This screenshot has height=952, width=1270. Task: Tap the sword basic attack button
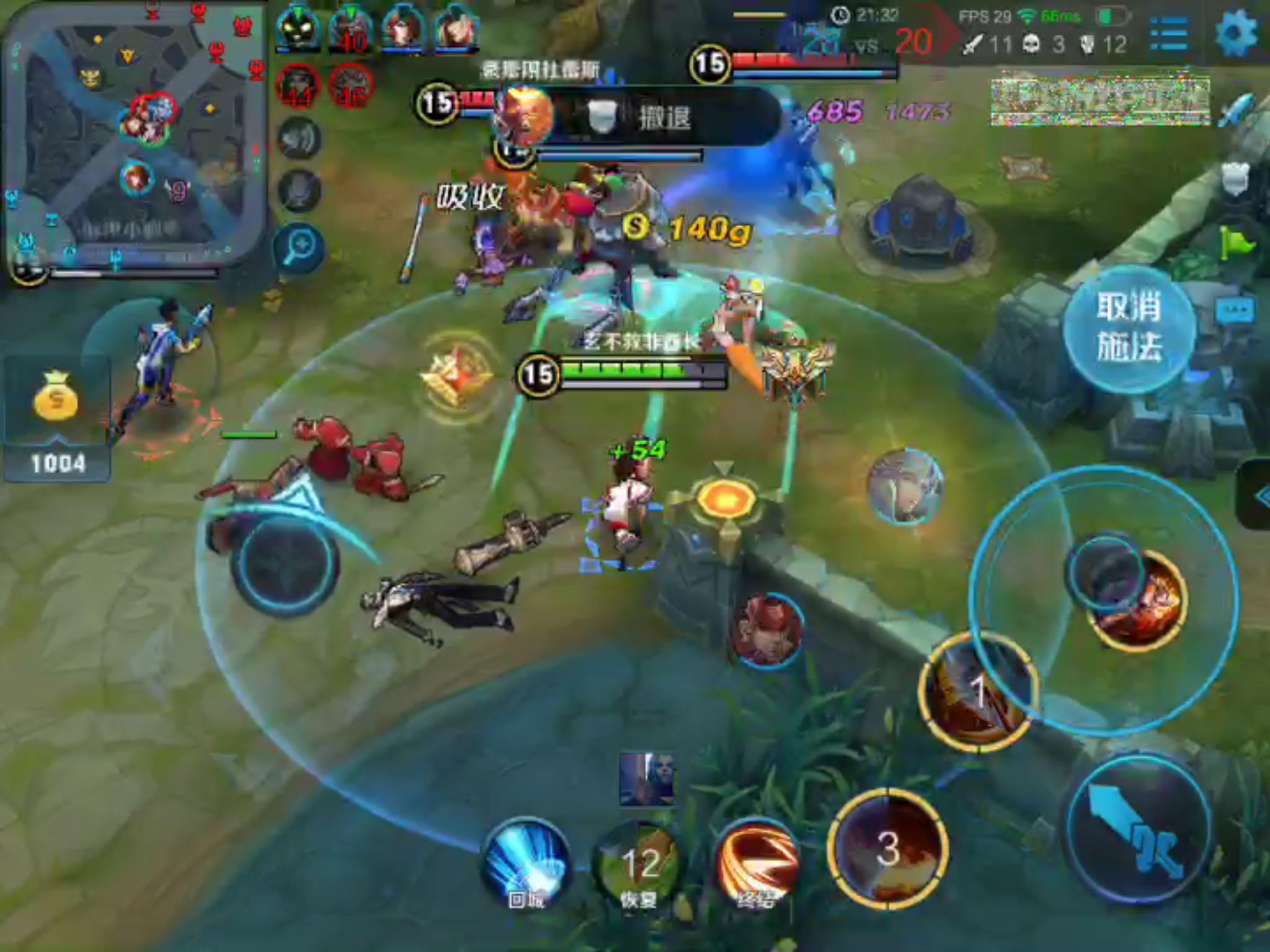tap(1138, 827)
